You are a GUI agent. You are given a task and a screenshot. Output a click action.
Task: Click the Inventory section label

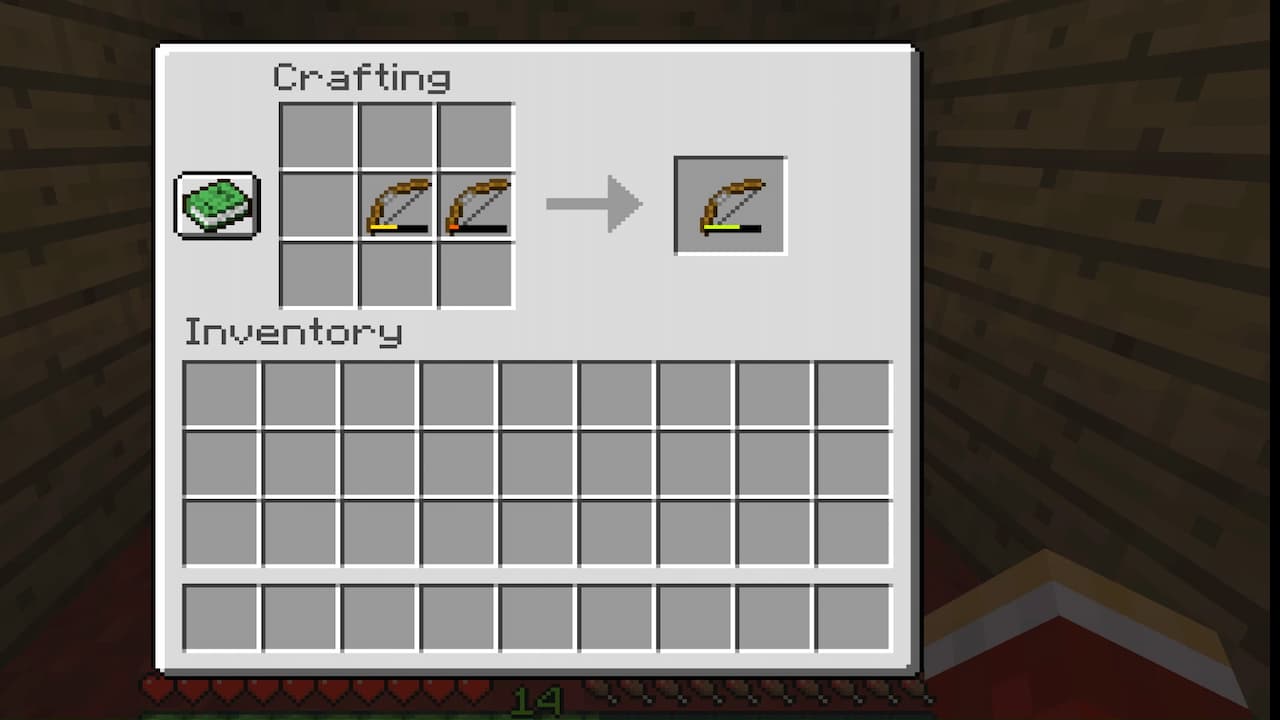(293, 333)
